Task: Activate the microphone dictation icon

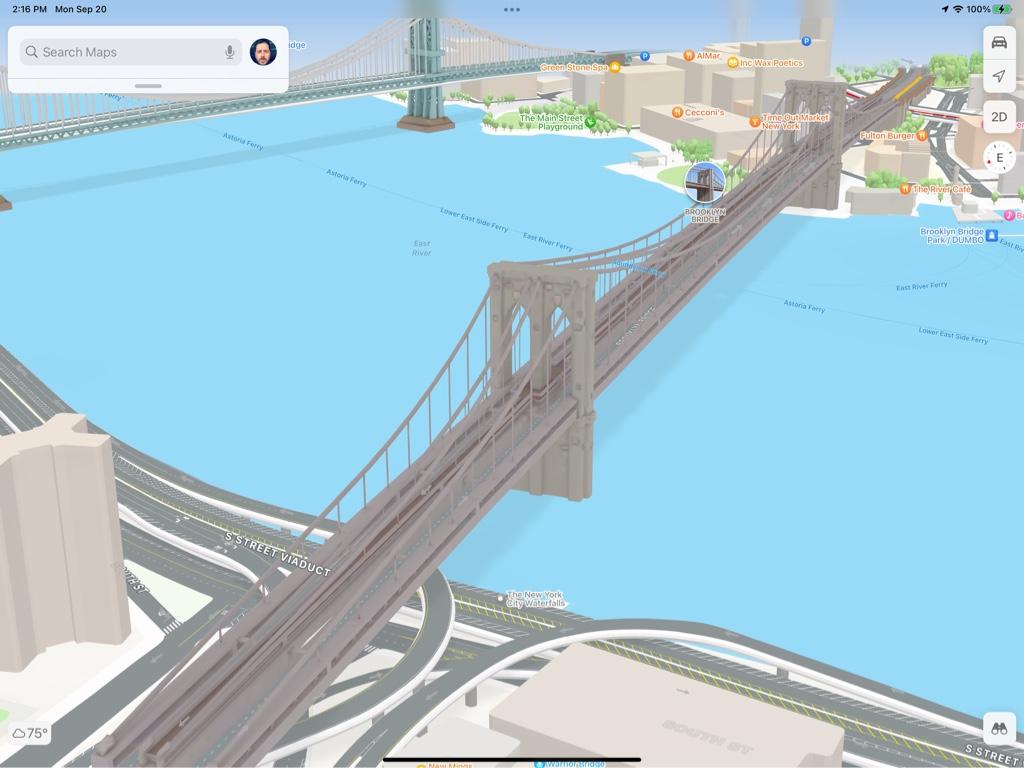Action: click(x=230, y=52)
